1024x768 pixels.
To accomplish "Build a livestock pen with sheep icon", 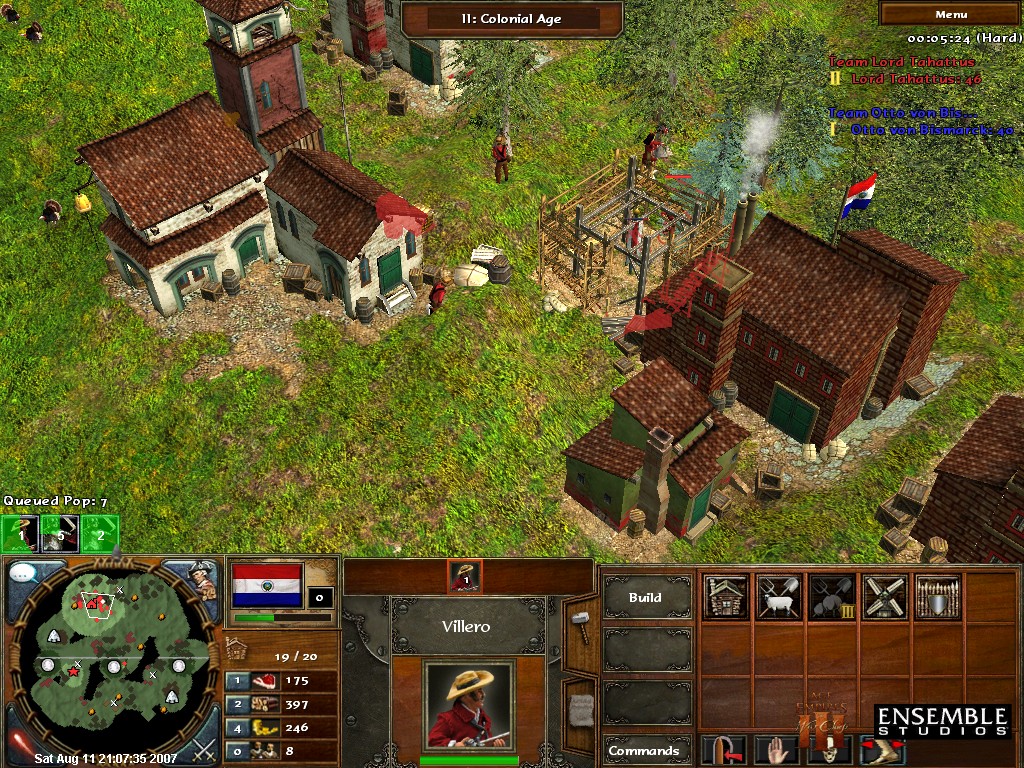I will click(778, 597).
